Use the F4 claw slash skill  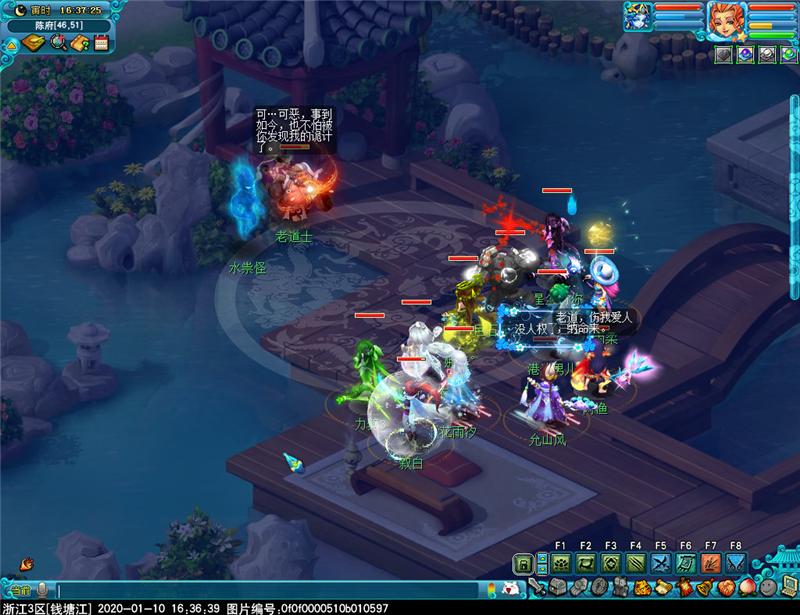click(636, 563)
